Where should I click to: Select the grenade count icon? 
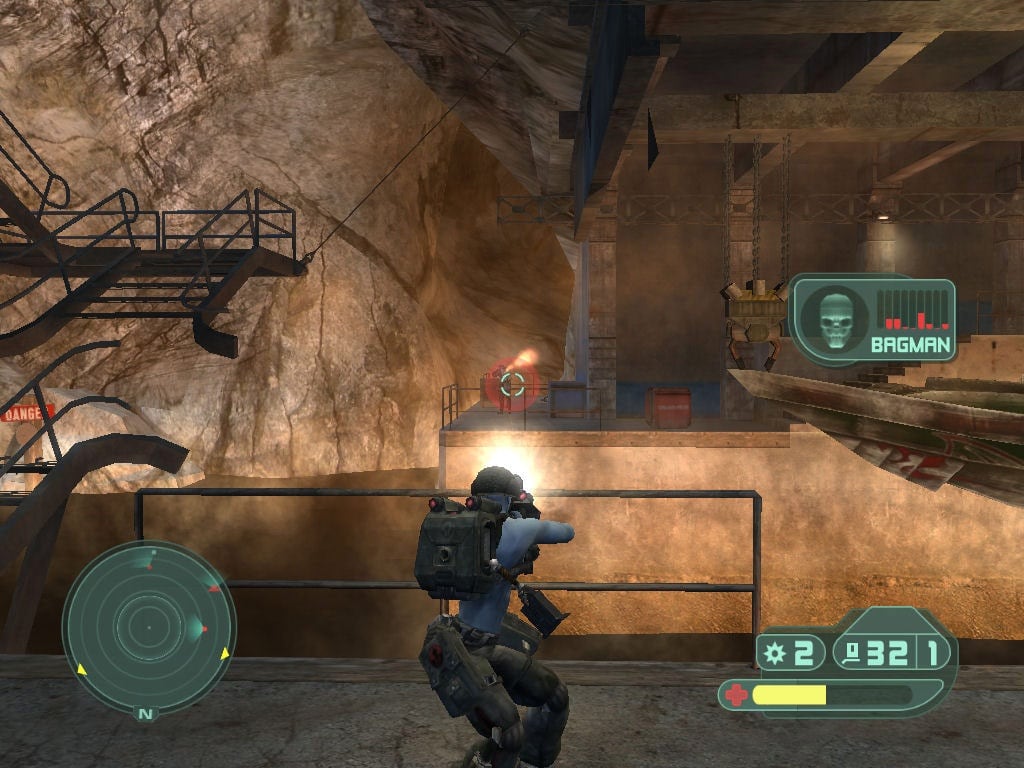click(x=773, y=654)
